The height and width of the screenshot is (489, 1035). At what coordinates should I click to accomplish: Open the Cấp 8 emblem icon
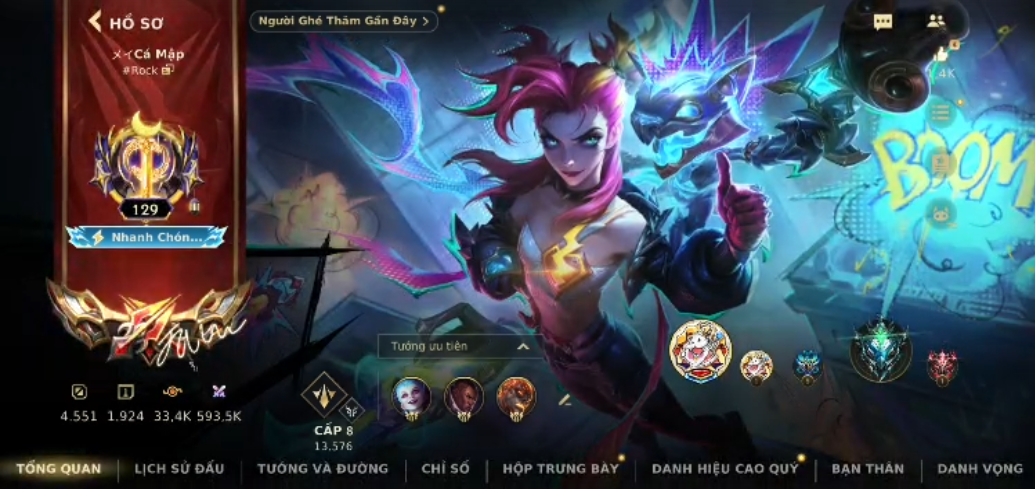(x=324, y=395)
